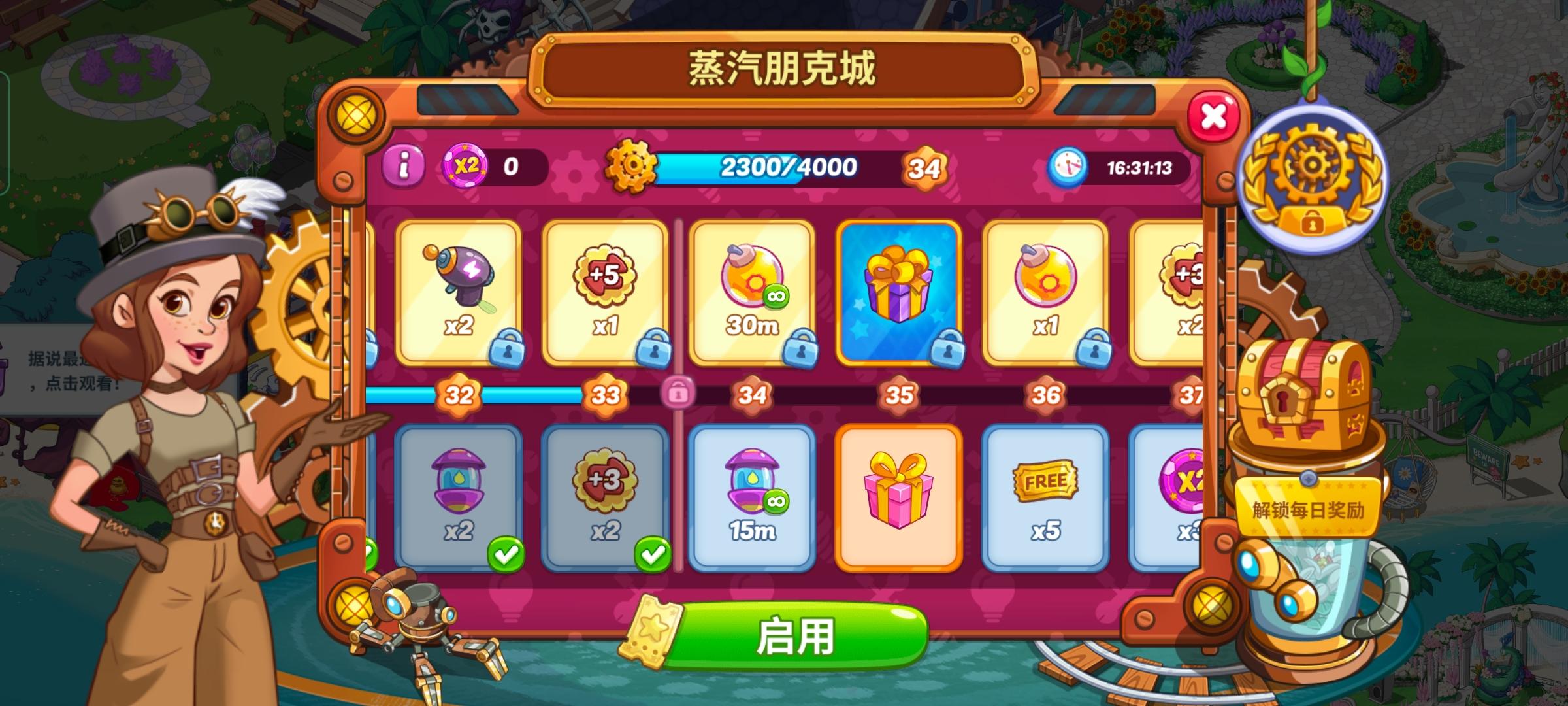Image resolution: width=1568 pixels, height=706 pixels.
Task: Tap the golden gear icon by the progress bar
Action: (x=631, y=165)
